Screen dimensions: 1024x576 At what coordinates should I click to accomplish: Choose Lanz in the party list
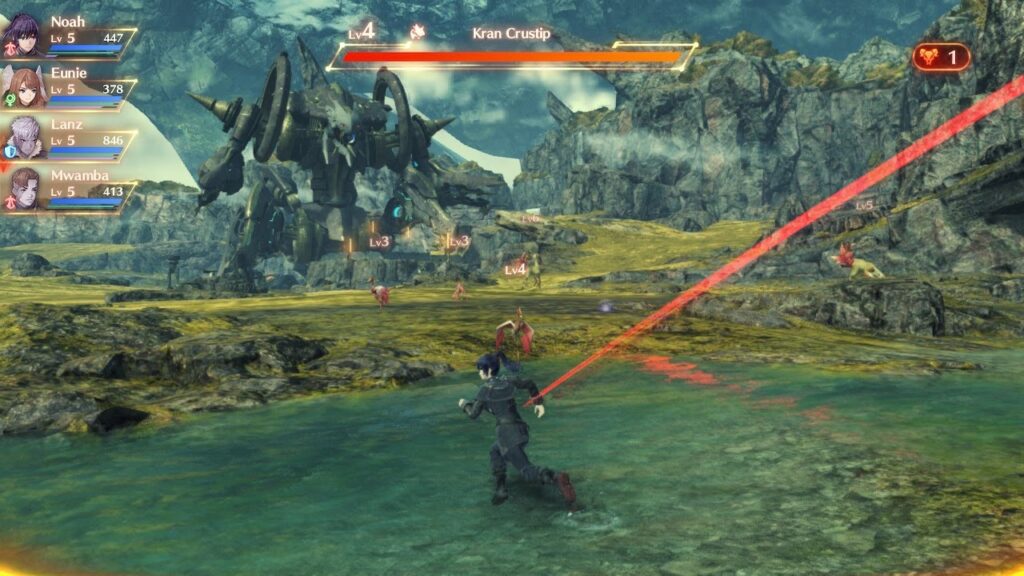(68, 139)
